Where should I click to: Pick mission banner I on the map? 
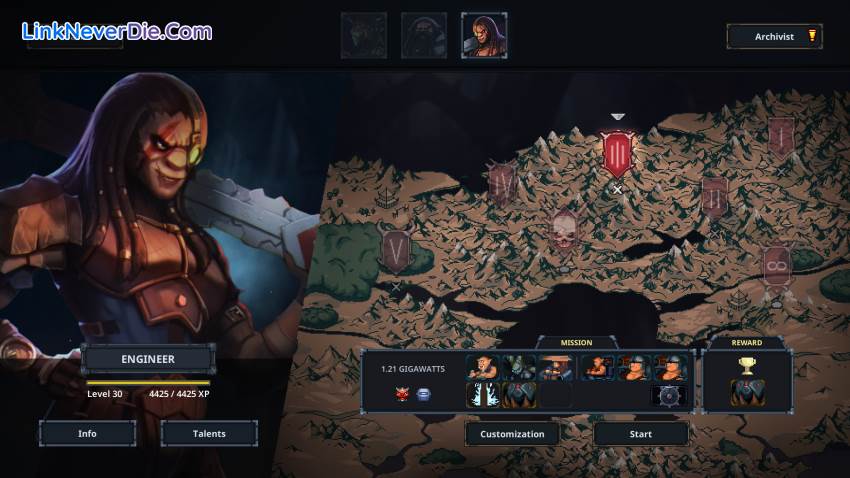(x=781, y=136)
